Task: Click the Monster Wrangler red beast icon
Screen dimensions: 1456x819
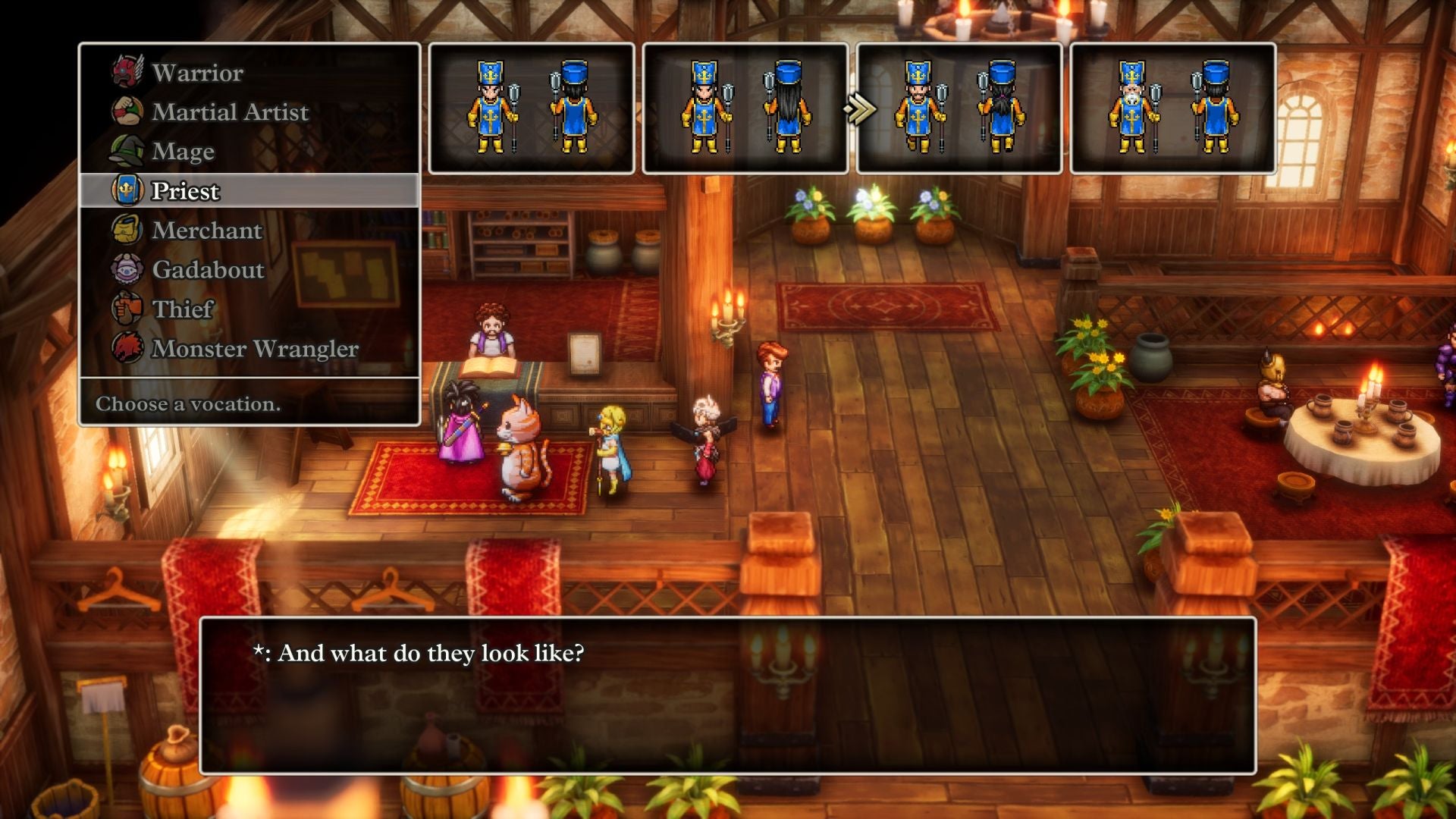Action: click(126, 349)
